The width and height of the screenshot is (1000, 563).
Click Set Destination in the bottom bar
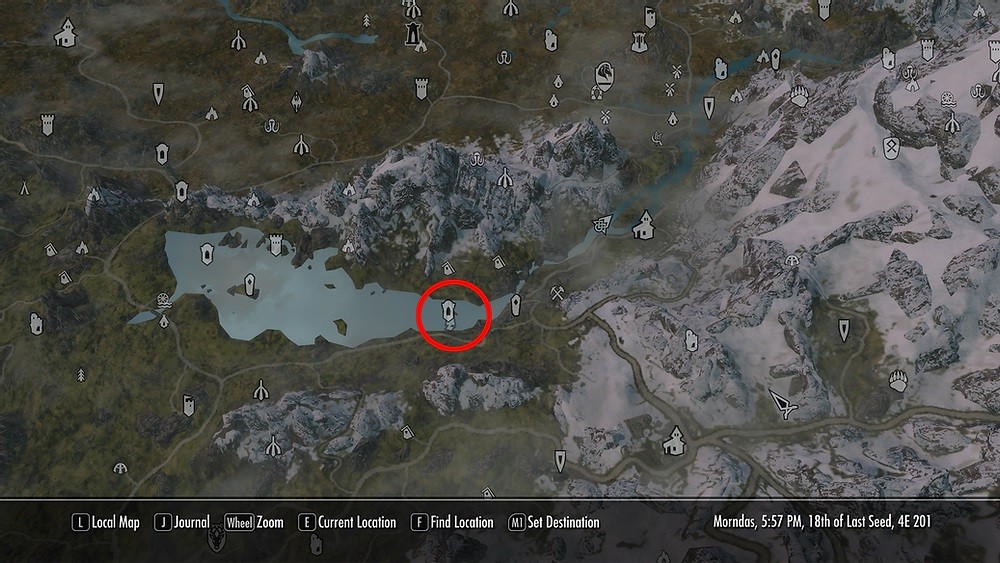point(554,522)
